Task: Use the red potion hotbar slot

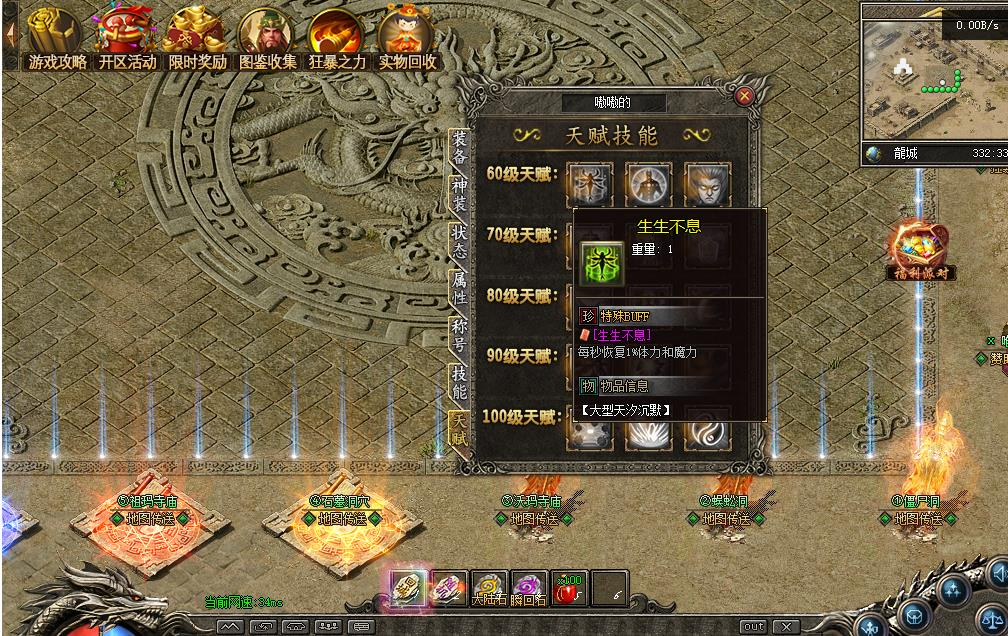Action: 569,589
